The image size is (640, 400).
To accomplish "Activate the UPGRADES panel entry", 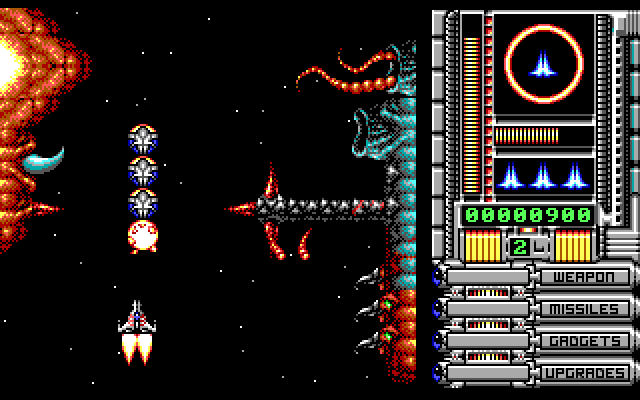I will [586, 373].
